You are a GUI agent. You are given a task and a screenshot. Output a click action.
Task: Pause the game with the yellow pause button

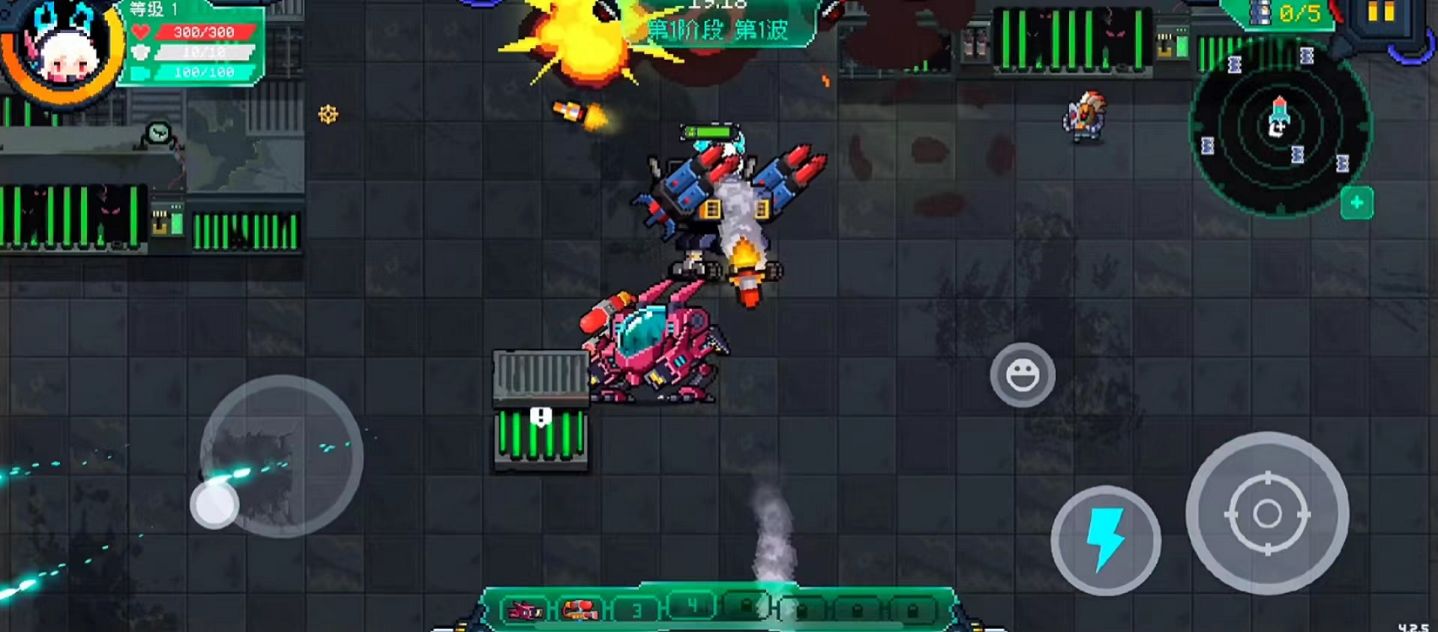tap(1380, 12)
